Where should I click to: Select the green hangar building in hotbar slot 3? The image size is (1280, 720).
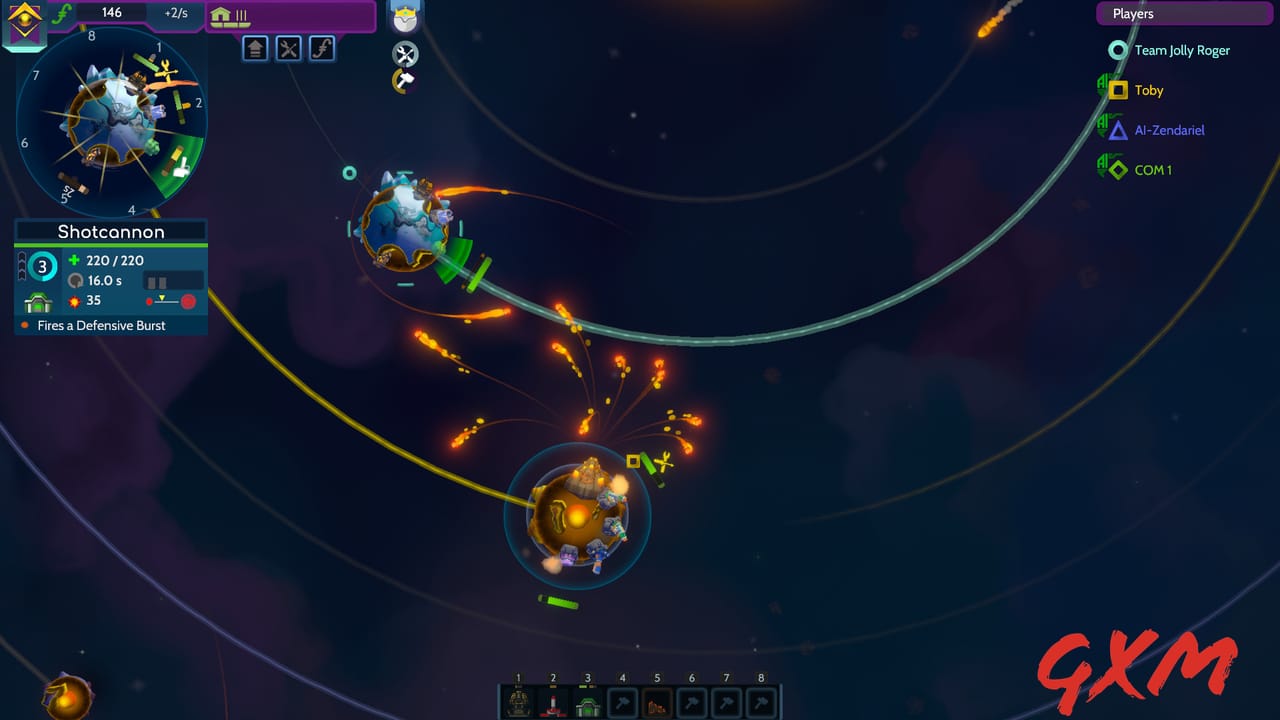pyautogui.click(x=588, y=702)
